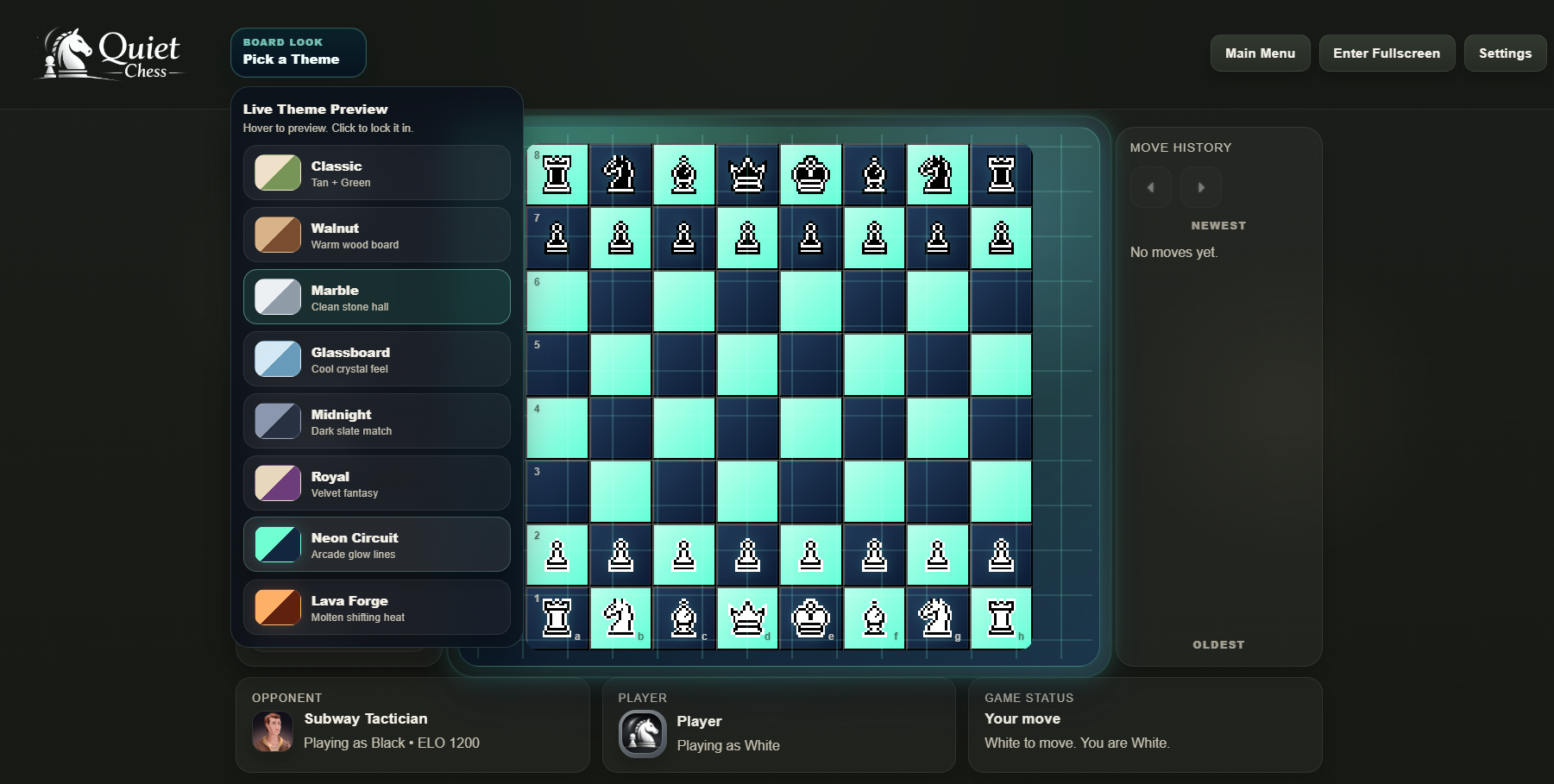Step back a move with the left history arrow
1554x784 pixels.
click(x=1150, y=187)
